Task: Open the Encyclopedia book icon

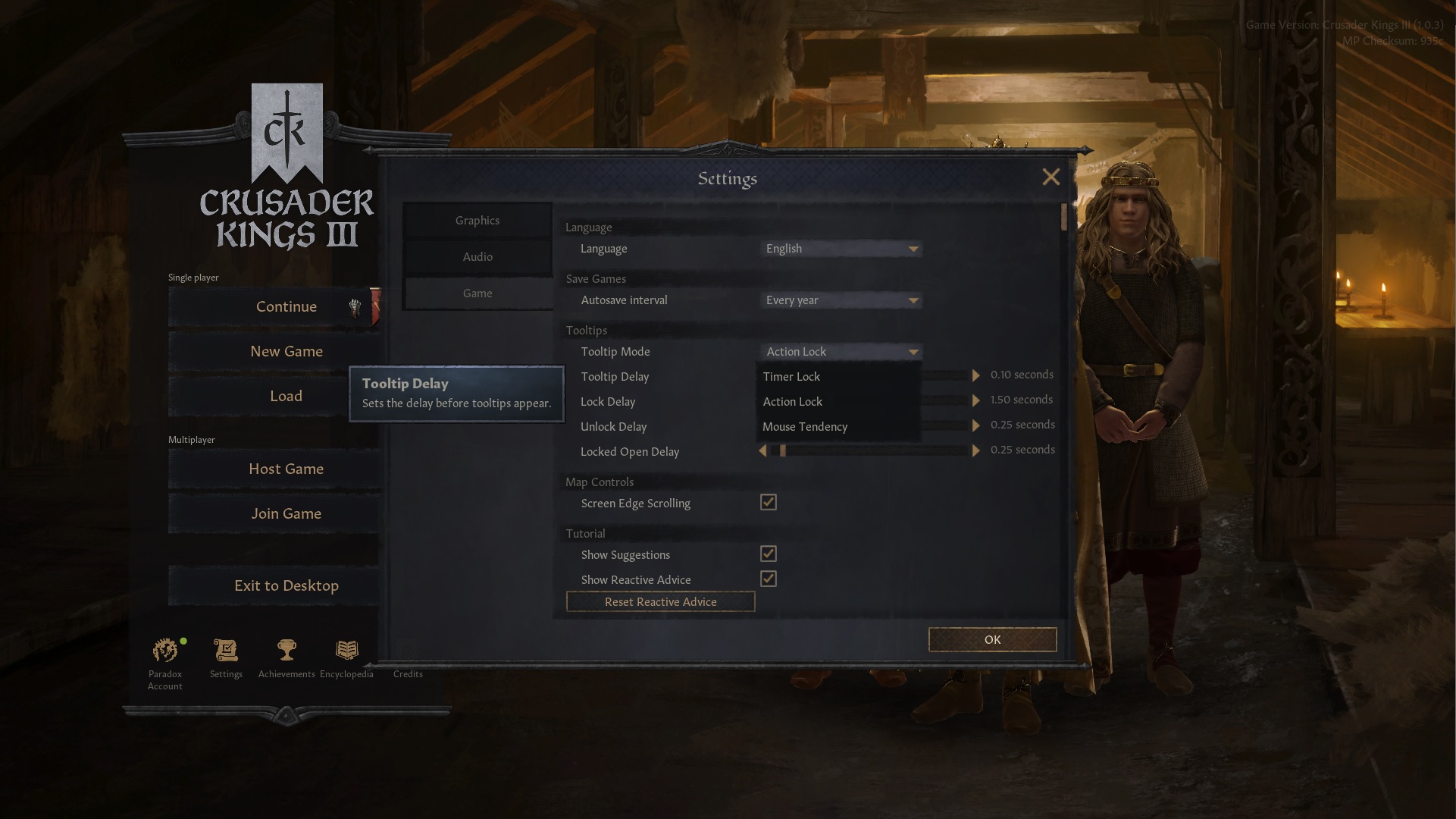Action: coord(346,651)
